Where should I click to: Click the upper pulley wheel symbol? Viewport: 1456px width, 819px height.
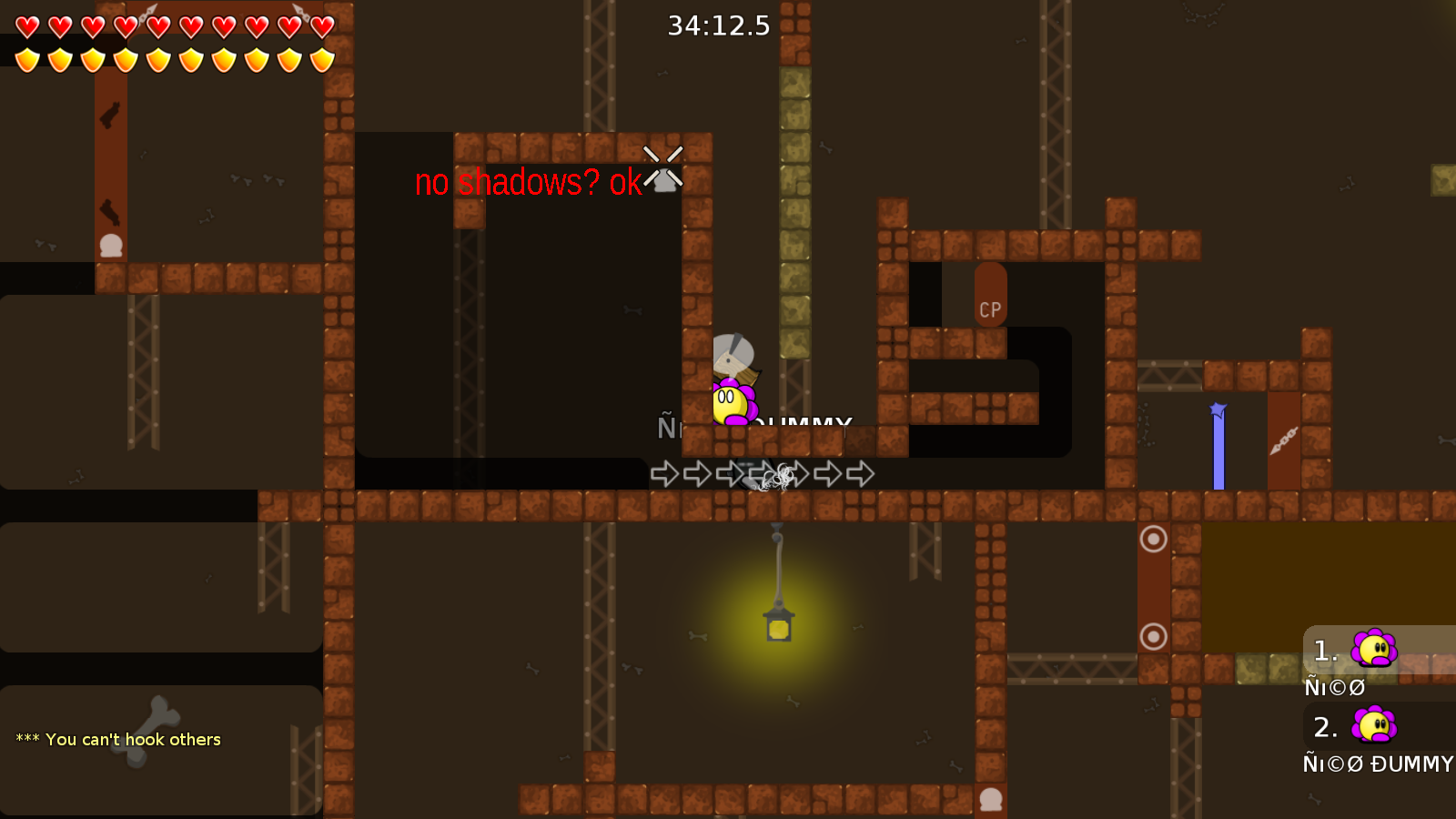[x=1153, y=541]
